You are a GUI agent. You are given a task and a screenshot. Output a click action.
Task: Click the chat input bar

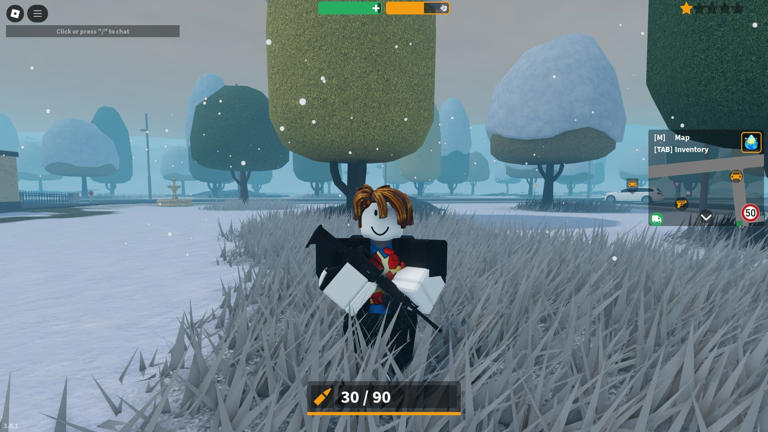coord(93,31)
